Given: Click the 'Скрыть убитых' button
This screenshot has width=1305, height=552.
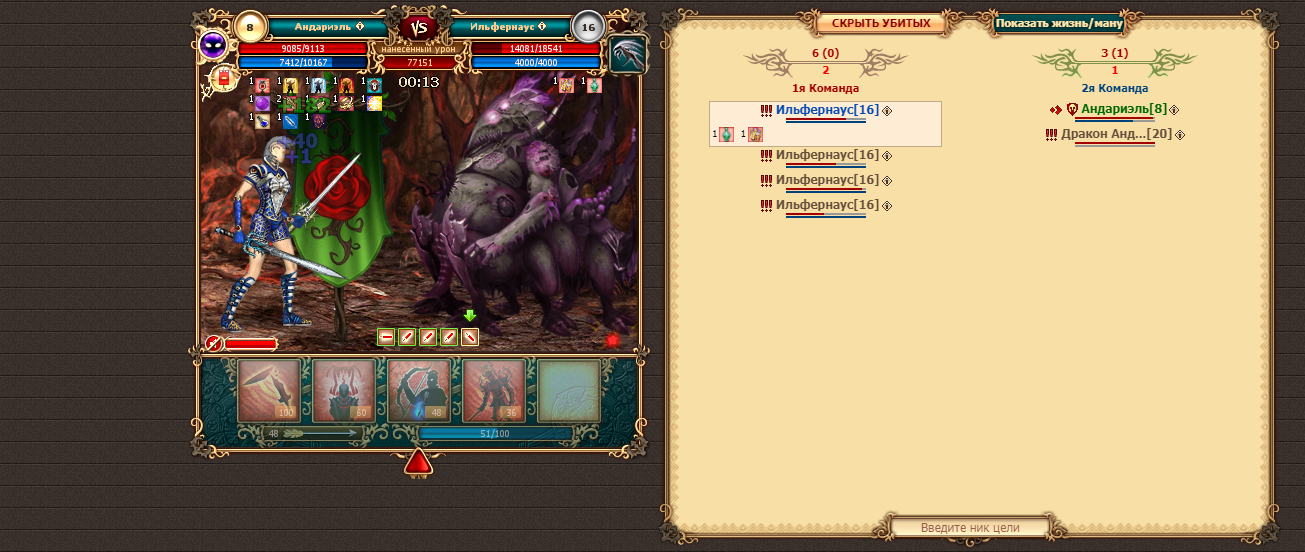Looking at the screenshot, I should click(x=881, y=23).
